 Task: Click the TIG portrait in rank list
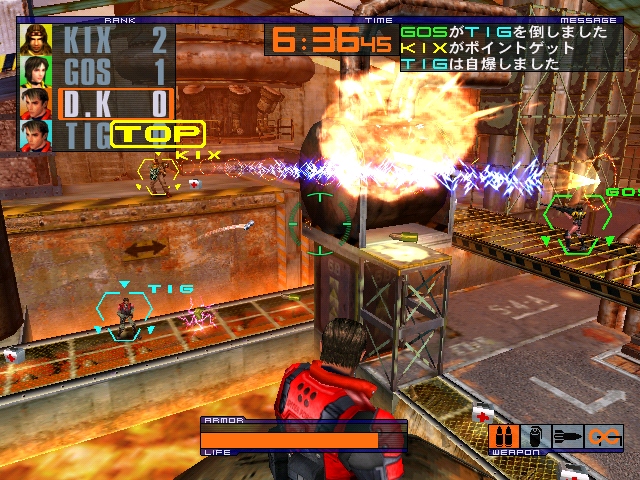(36, 135)
